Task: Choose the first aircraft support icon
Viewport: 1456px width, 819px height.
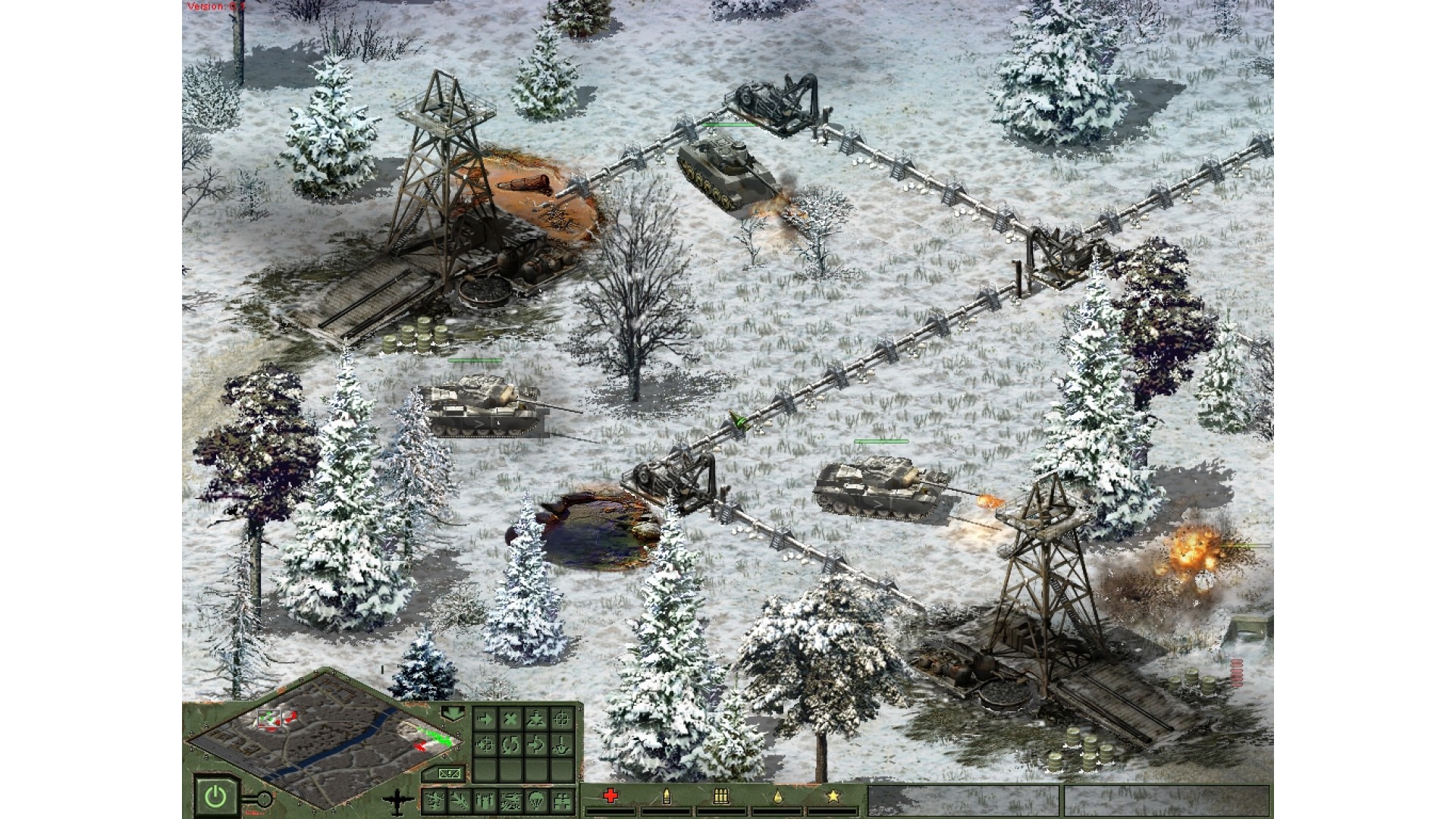Action: [x=435, y=799]
